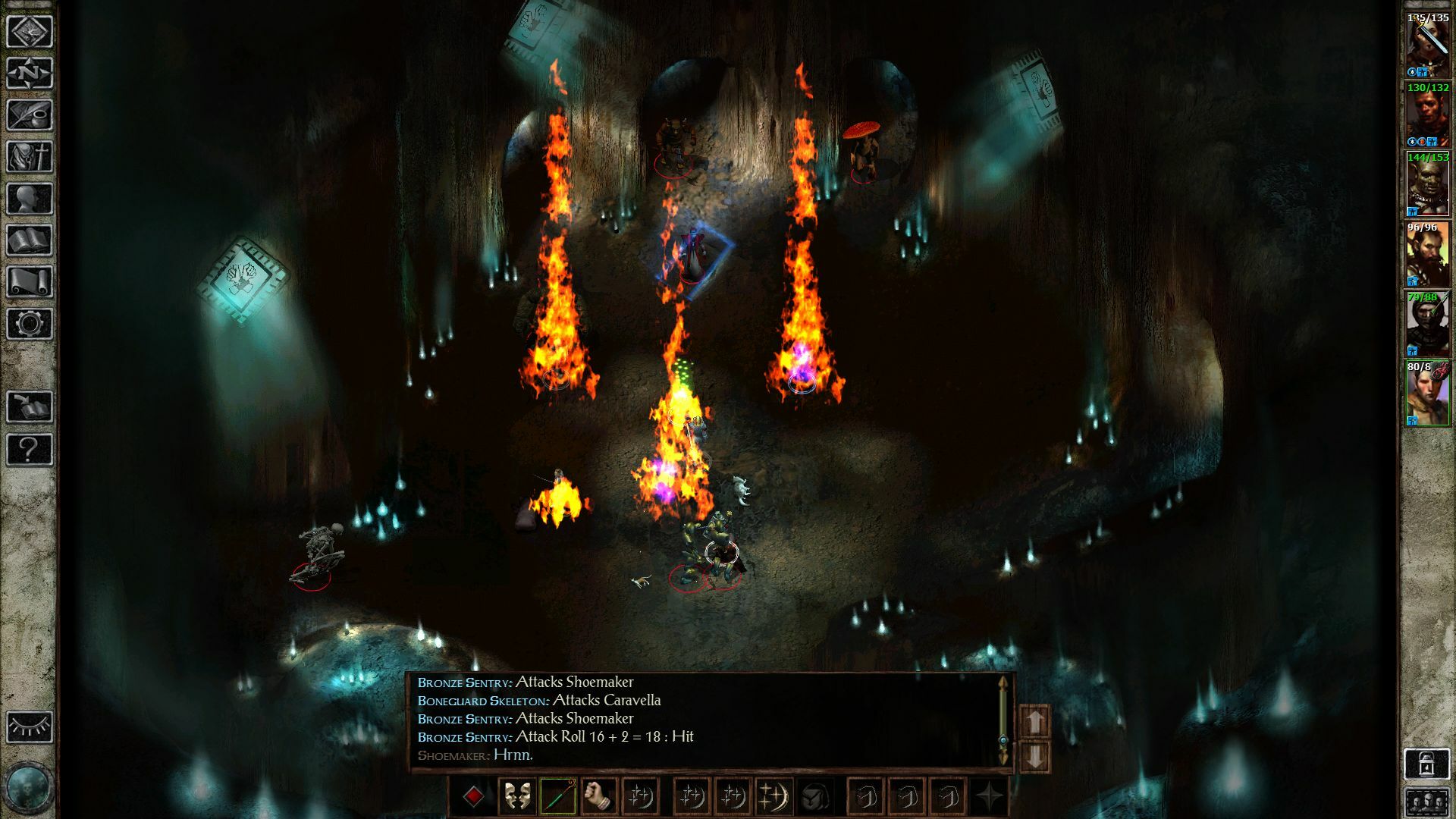Open the priest scroll button
1456x819 pixels.
point(30,282)
